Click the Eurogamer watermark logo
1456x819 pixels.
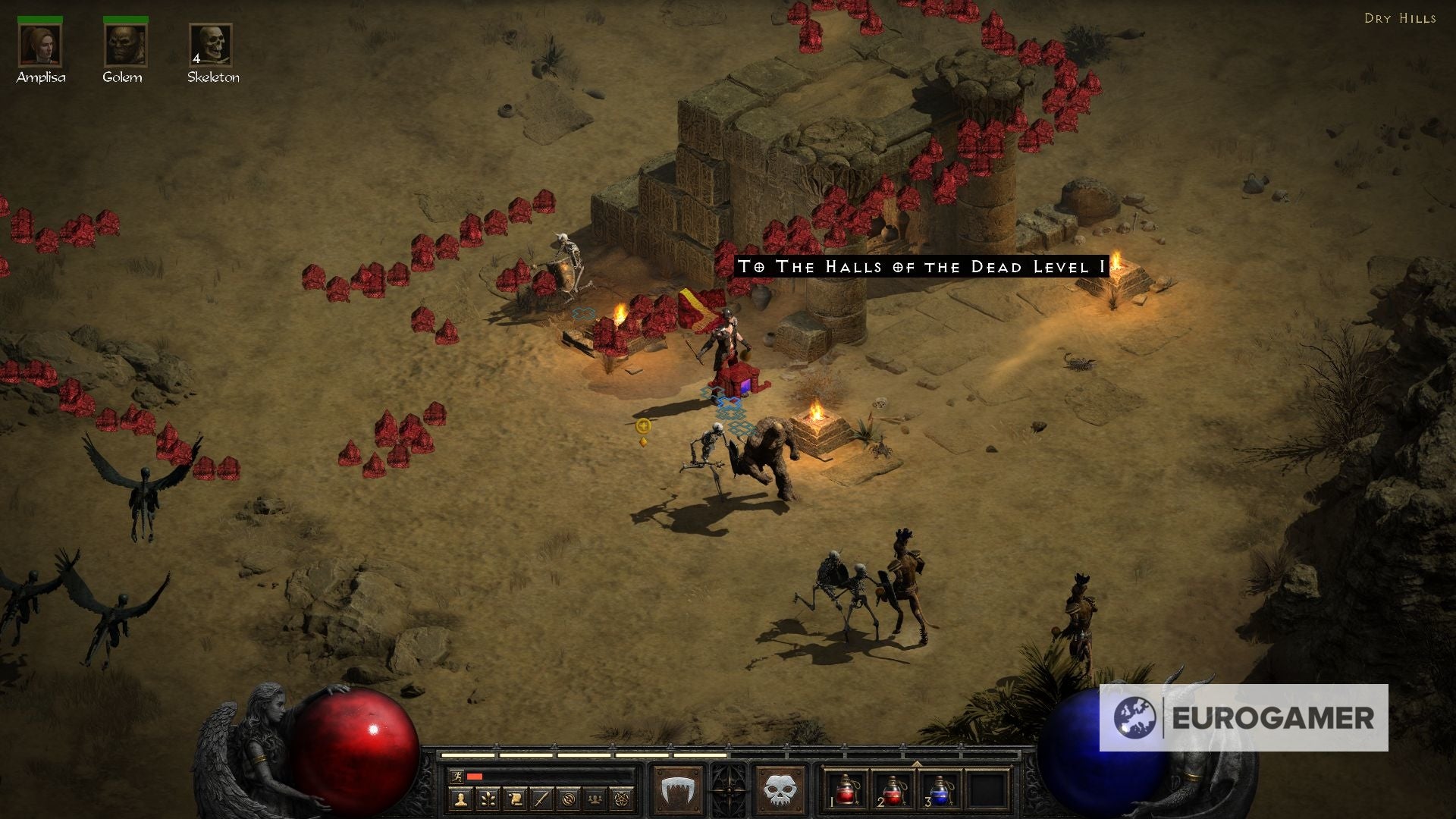tap(1244, 717)
